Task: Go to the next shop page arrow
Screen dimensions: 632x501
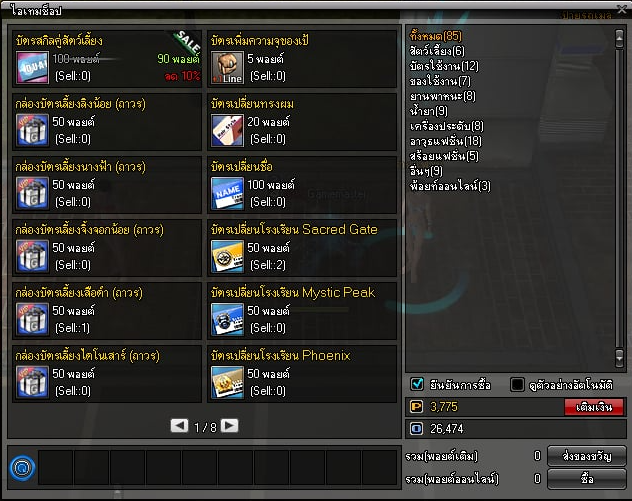Action: (230, 425)
